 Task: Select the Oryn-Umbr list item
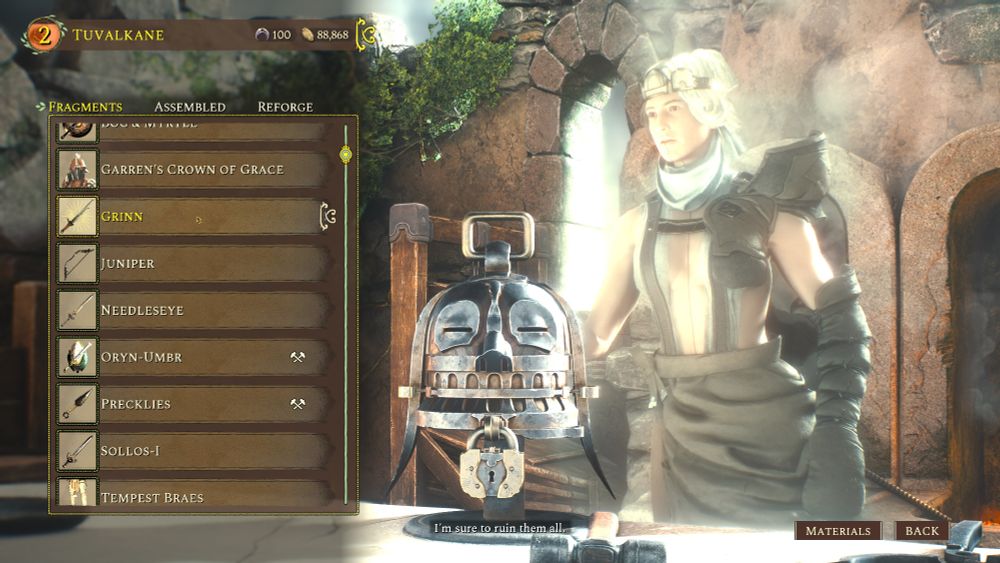tap(191, 357)
